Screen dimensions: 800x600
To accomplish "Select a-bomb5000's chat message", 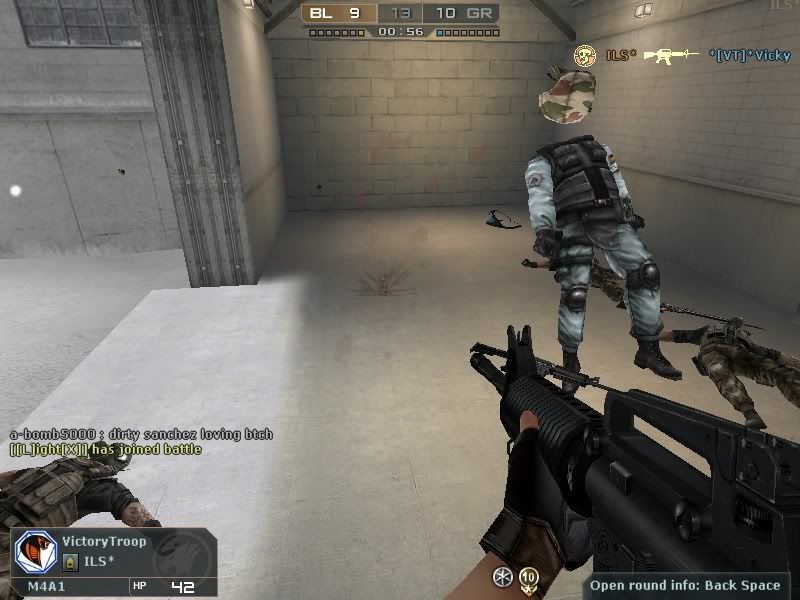I will 140,435.
